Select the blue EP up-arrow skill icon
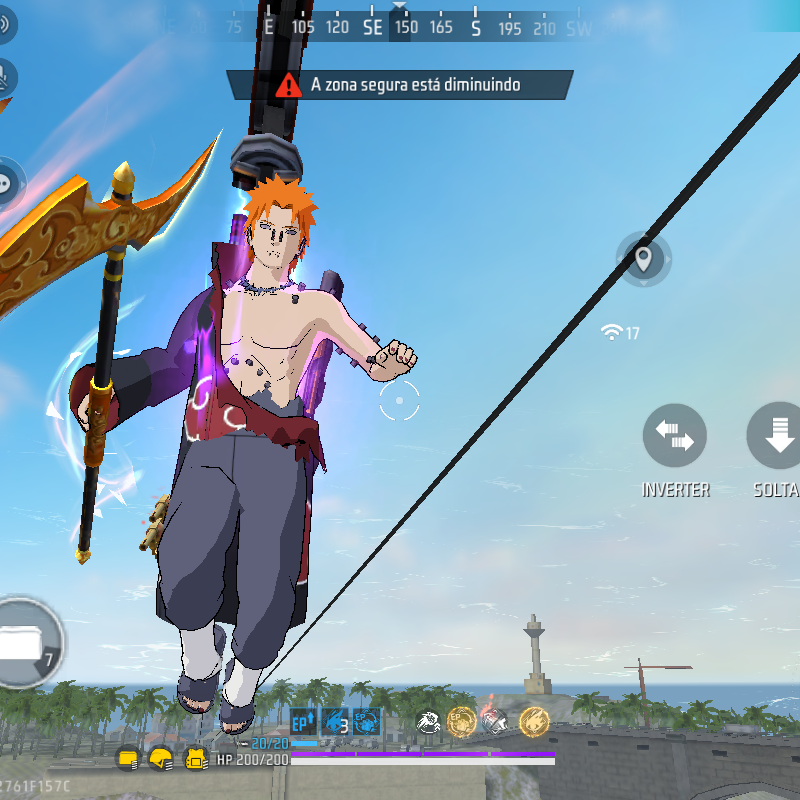Image resolution: width=800 pixels, height=800 pixels. point(303,721)
